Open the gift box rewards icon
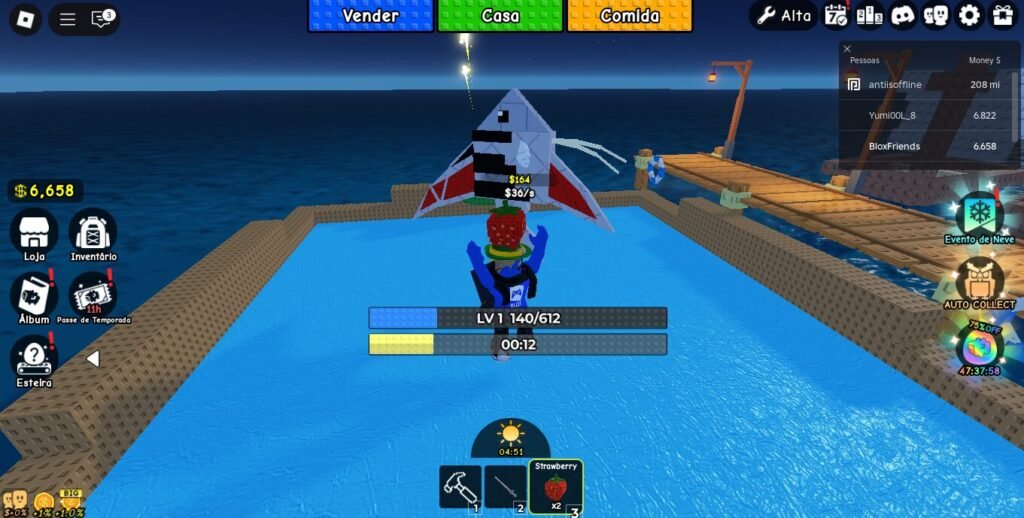The image size is (1024, 518). (1002, 15)
